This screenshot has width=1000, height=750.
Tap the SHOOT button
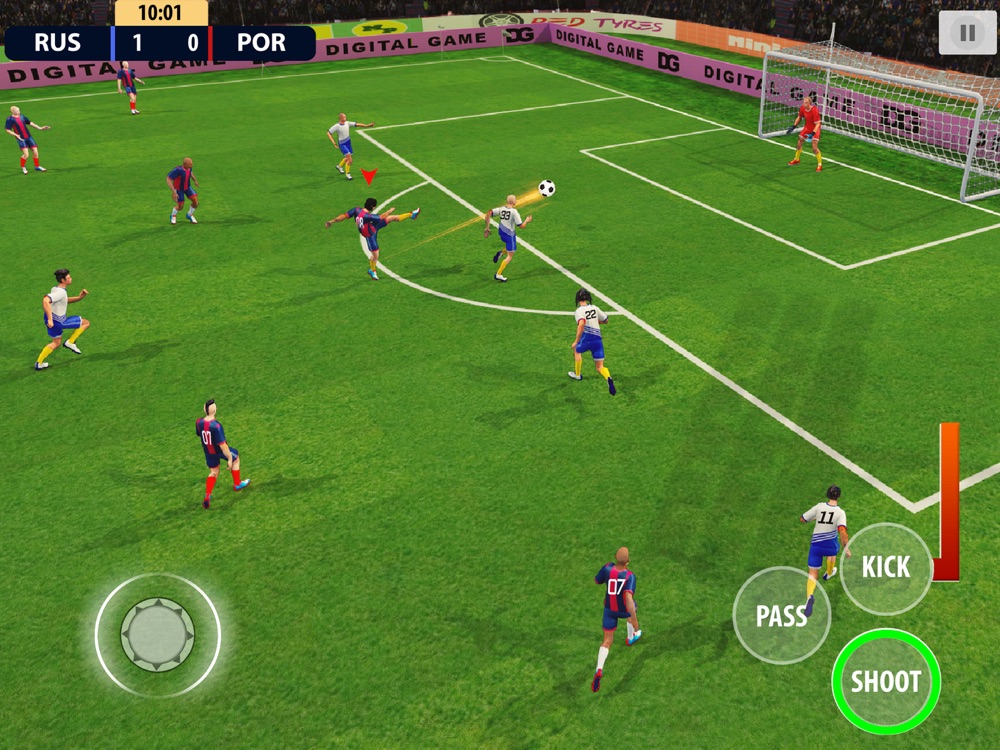pos(886,682)
